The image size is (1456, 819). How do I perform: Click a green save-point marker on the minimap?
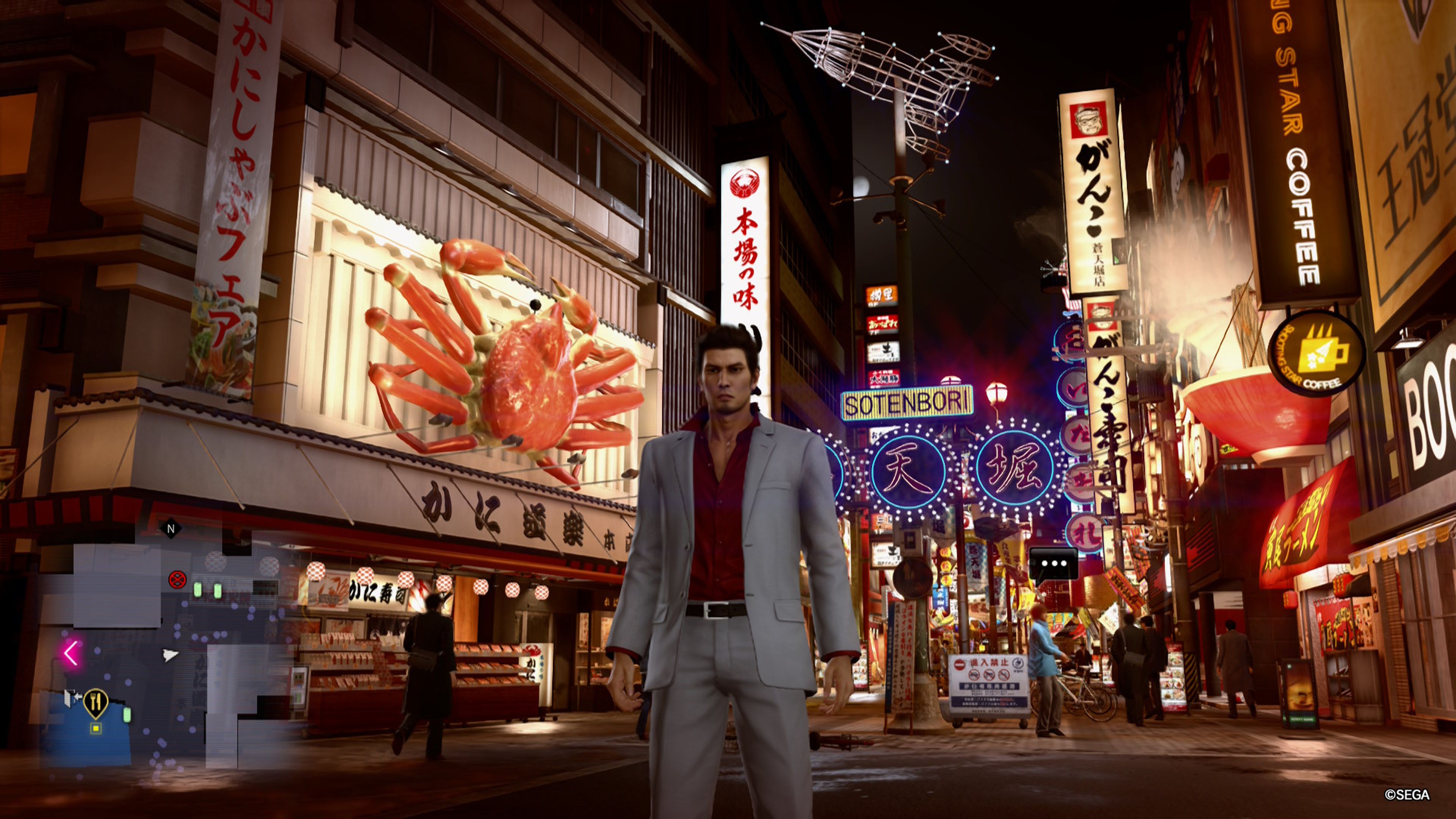point(198,590)
